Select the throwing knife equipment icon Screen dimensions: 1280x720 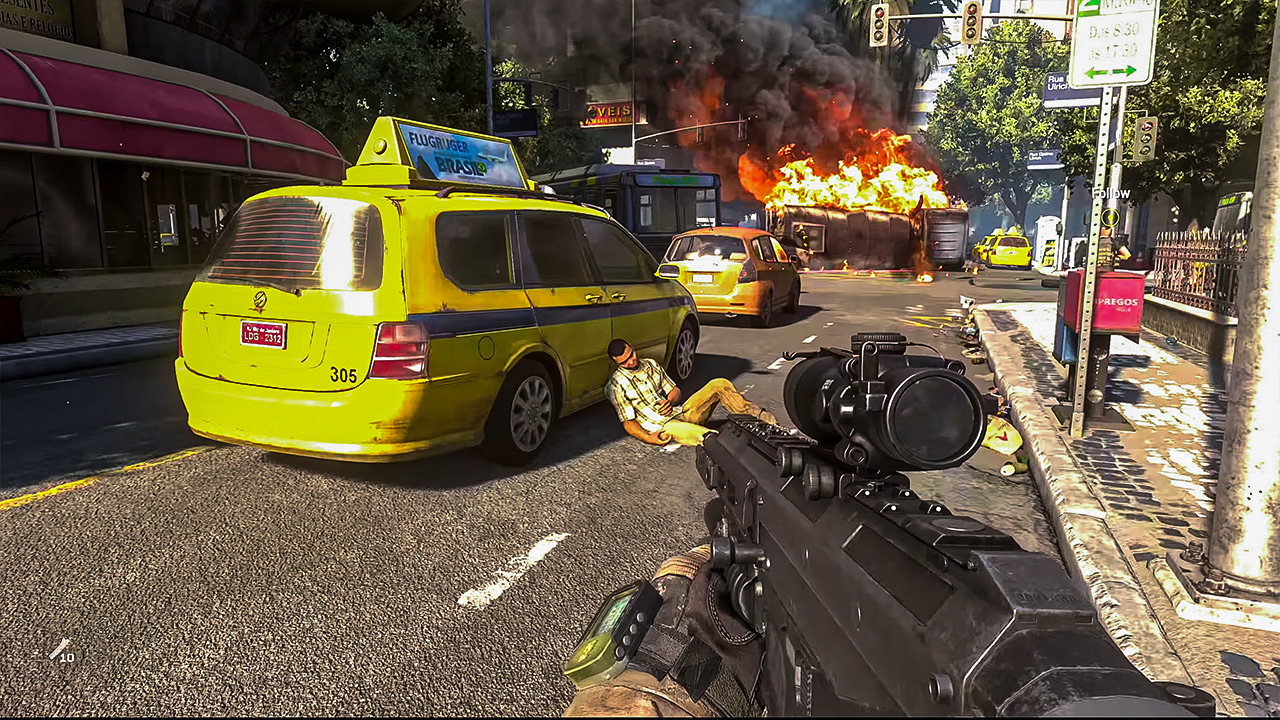(x=59, y=648)
